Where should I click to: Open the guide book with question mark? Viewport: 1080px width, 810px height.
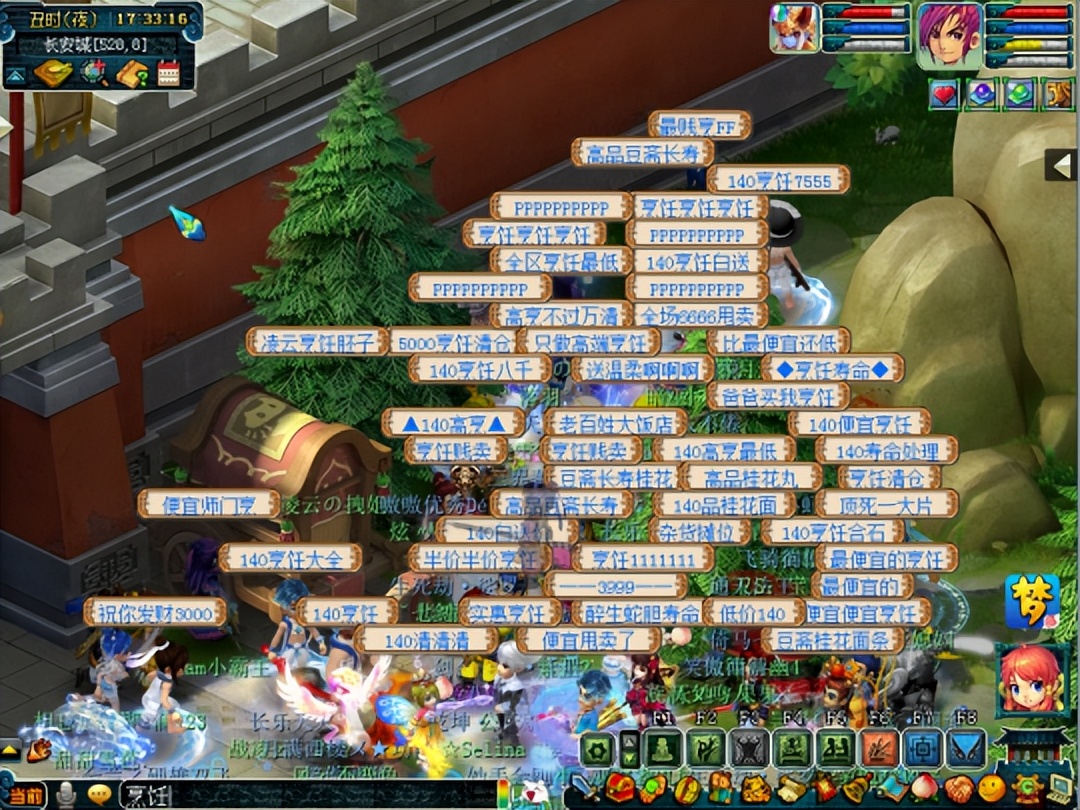[x=131, y=73]
